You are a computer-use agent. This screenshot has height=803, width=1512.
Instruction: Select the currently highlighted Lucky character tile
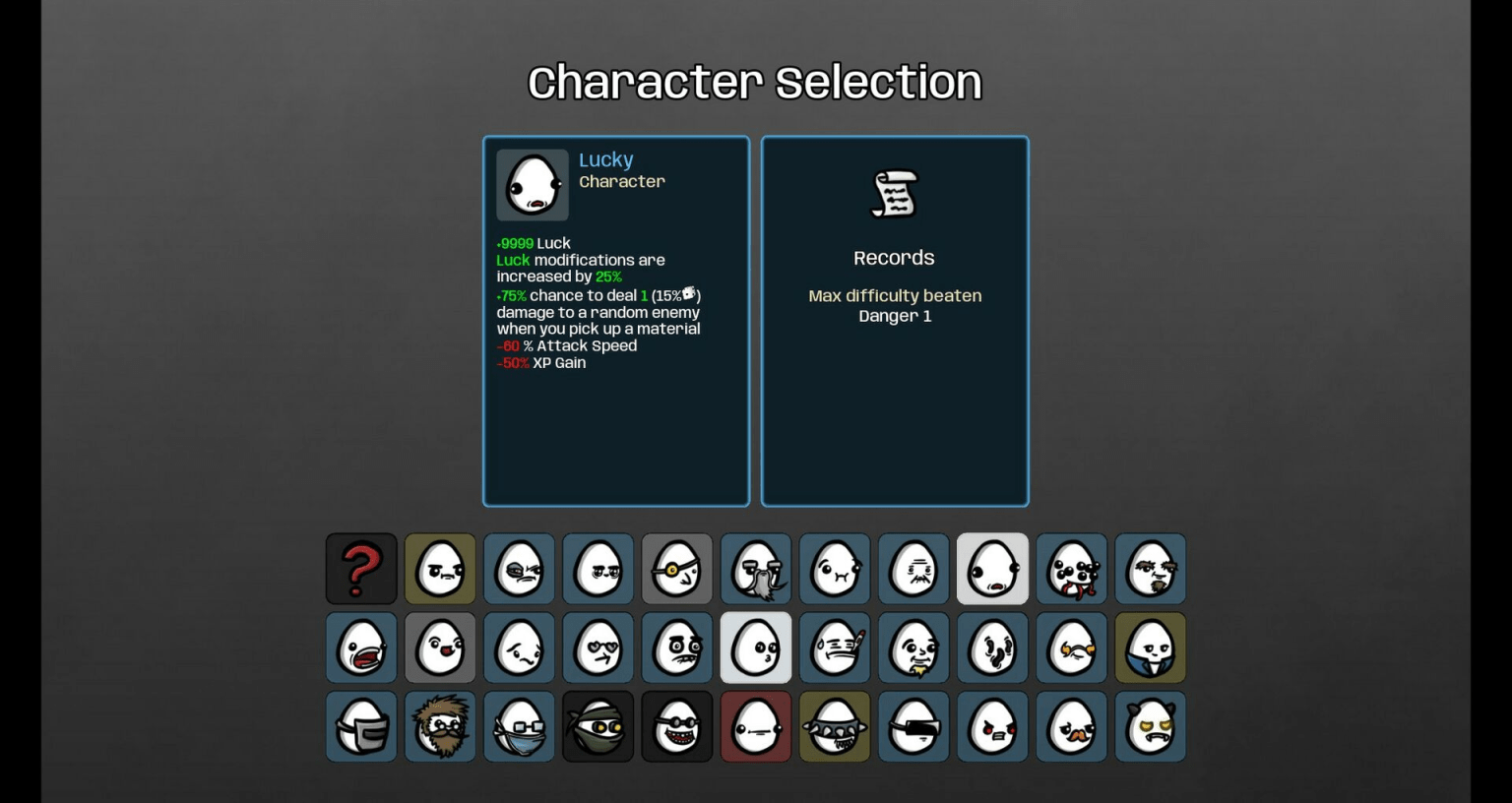(992, 569)
